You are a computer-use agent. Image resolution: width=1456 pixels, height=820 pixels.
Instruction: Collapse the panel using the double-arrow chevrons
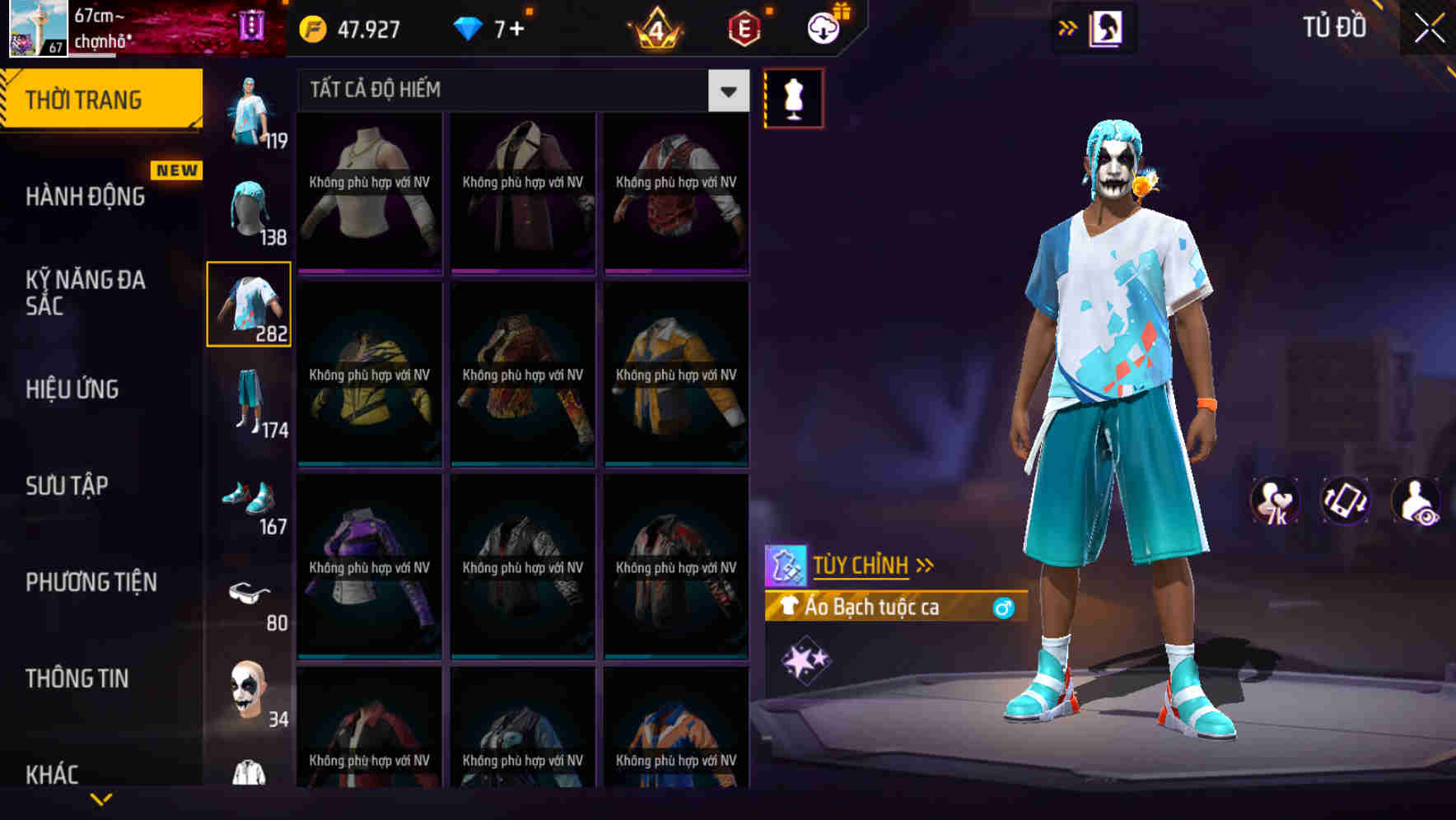1067,27
